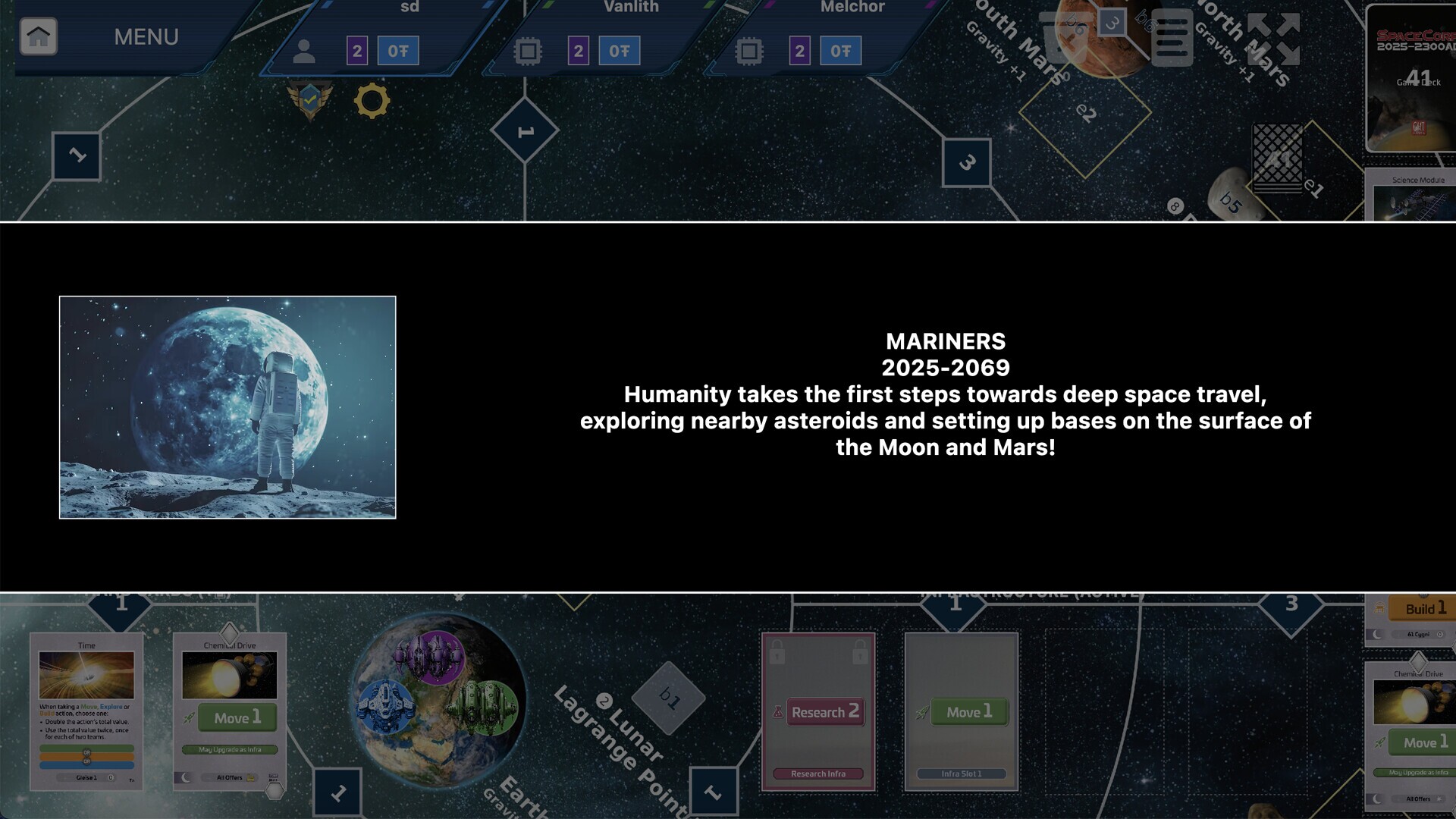Toggle fullscreen with the arrows icon

coord(1273,39)
